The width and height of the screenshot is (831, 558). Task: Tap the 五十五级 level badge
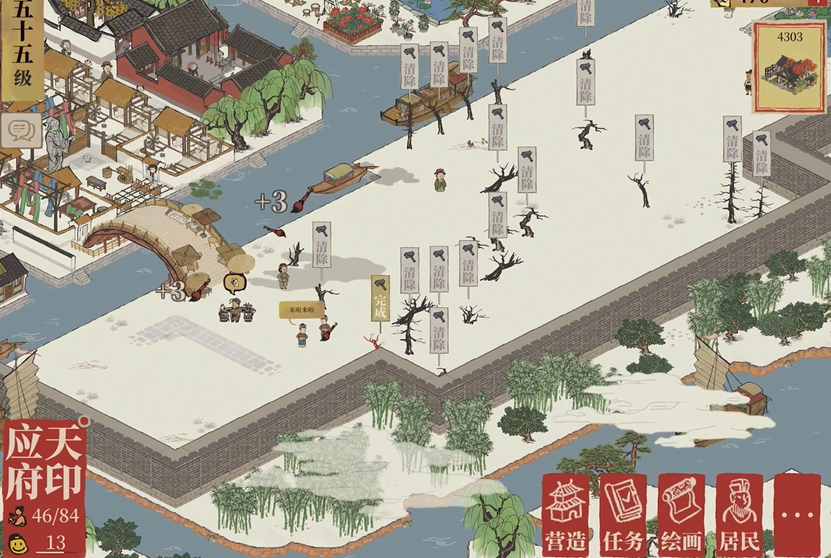[20, 50]
